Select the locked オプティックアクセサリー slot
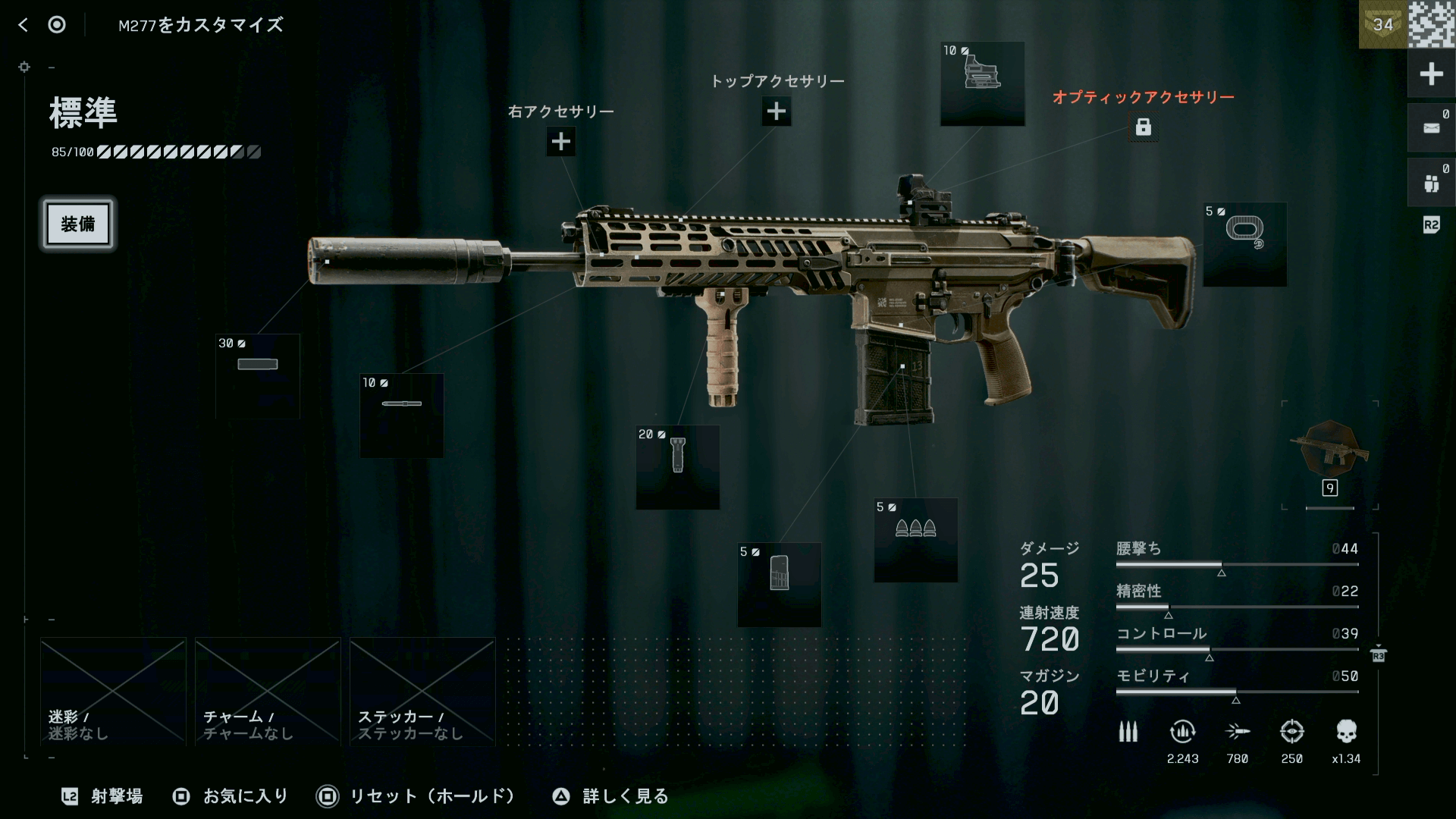The image size is (1456, 819). (x=1143, y=127)
